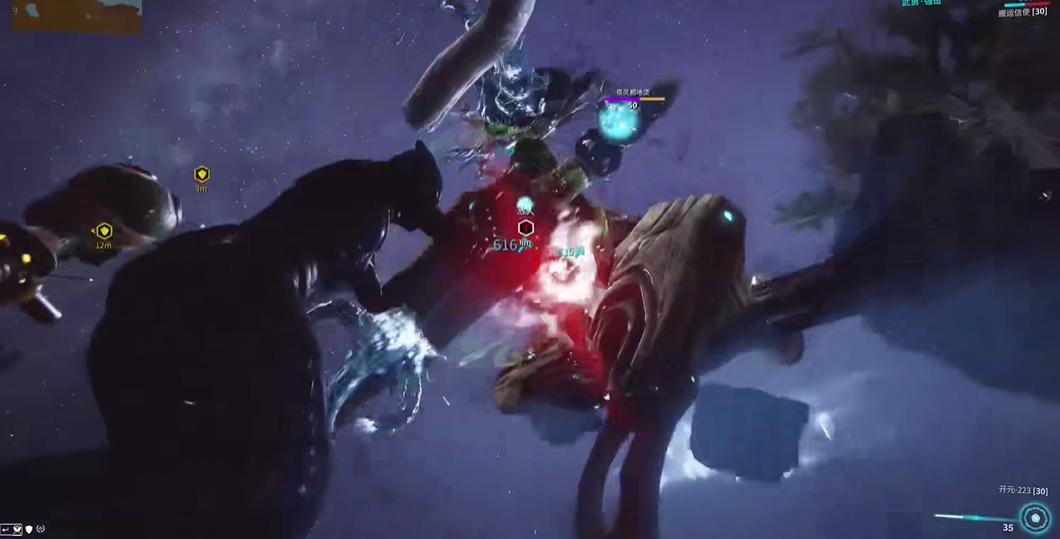This screenshot has height=539, width=1060.
Task: Open the chat box icon
Action: pos(11,529)
